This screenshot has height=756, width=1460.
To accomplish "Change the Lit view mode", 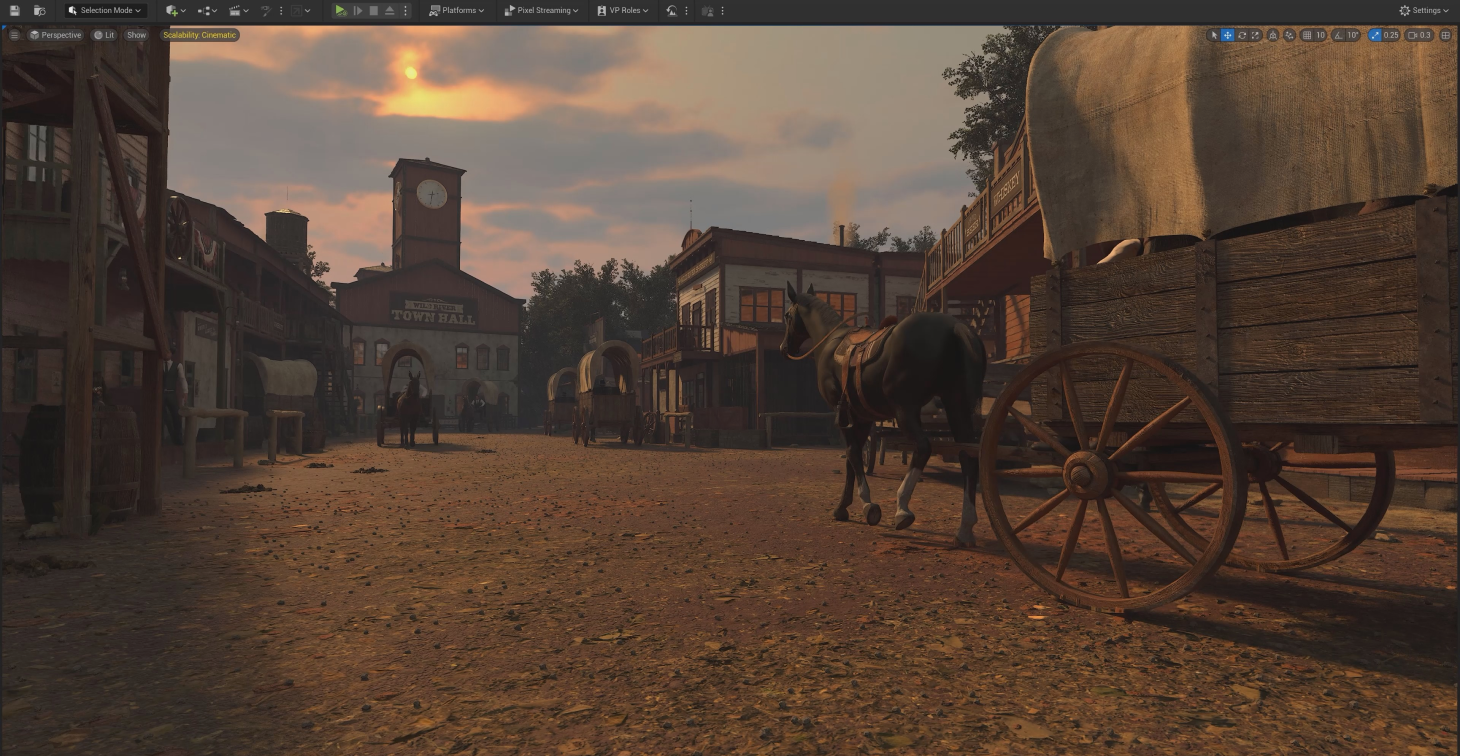I will [x=104, y=35].
